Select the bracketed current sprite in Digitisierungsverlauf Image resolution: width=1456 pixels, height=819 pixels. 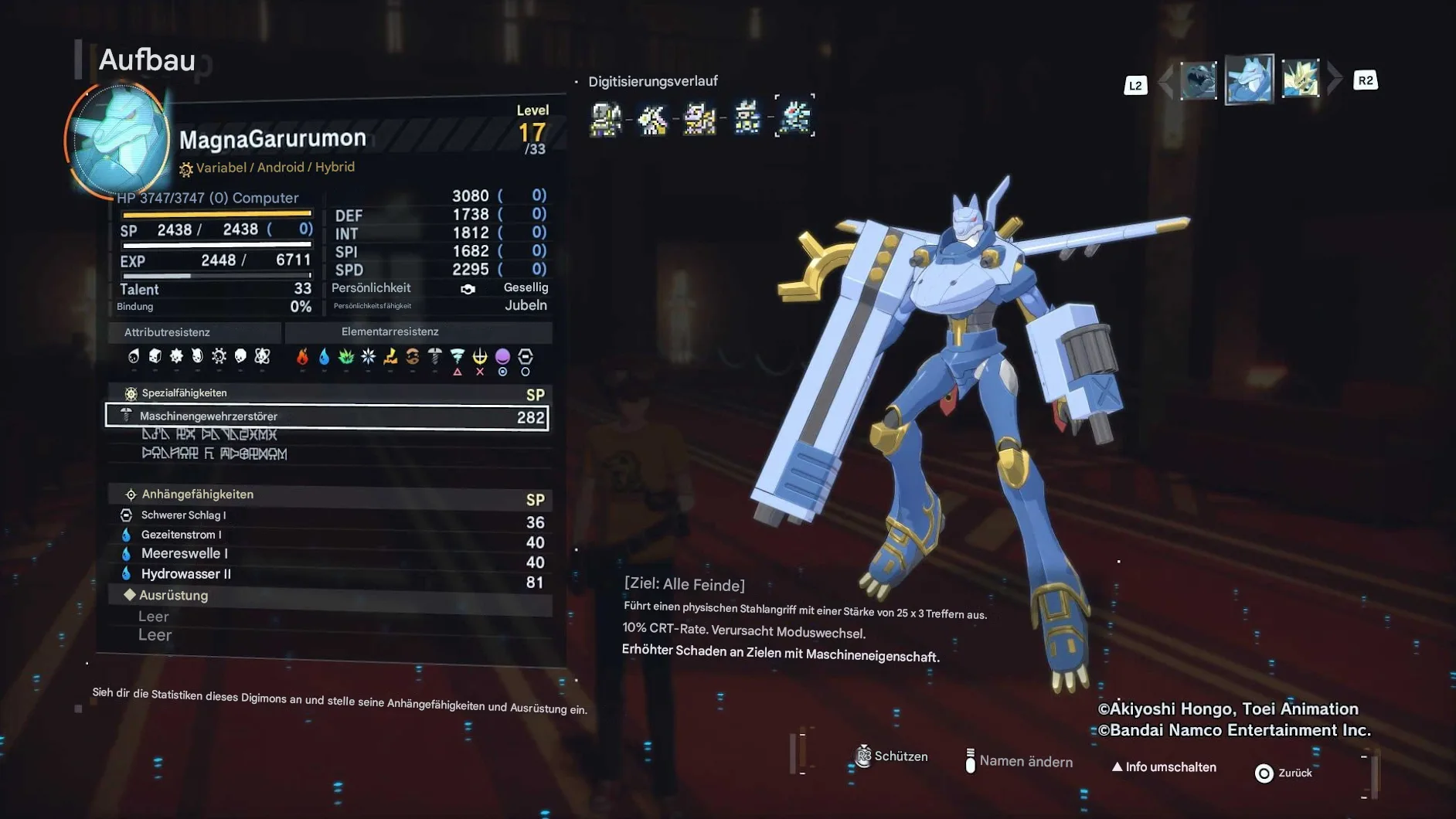point(794,117)
